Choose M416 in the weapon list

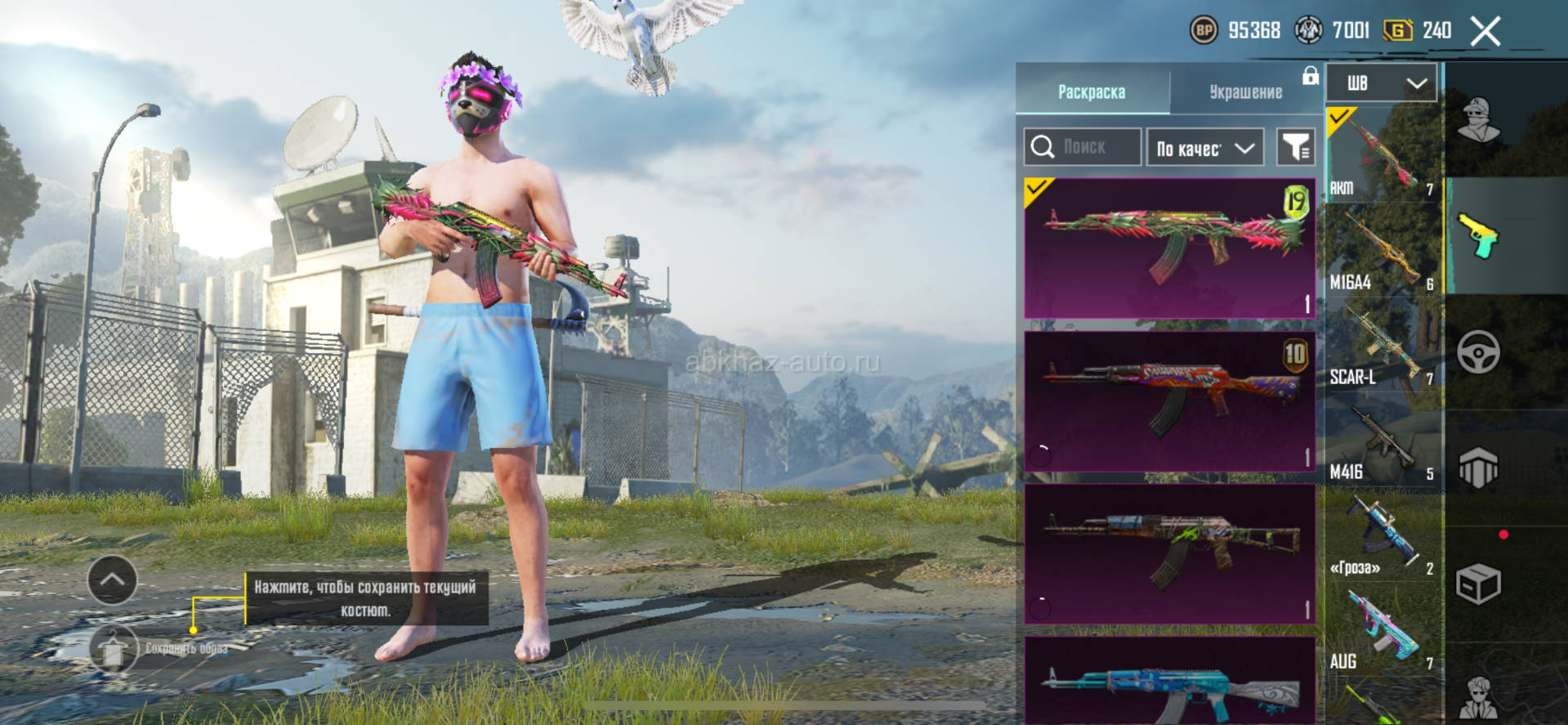point(1382,441)
